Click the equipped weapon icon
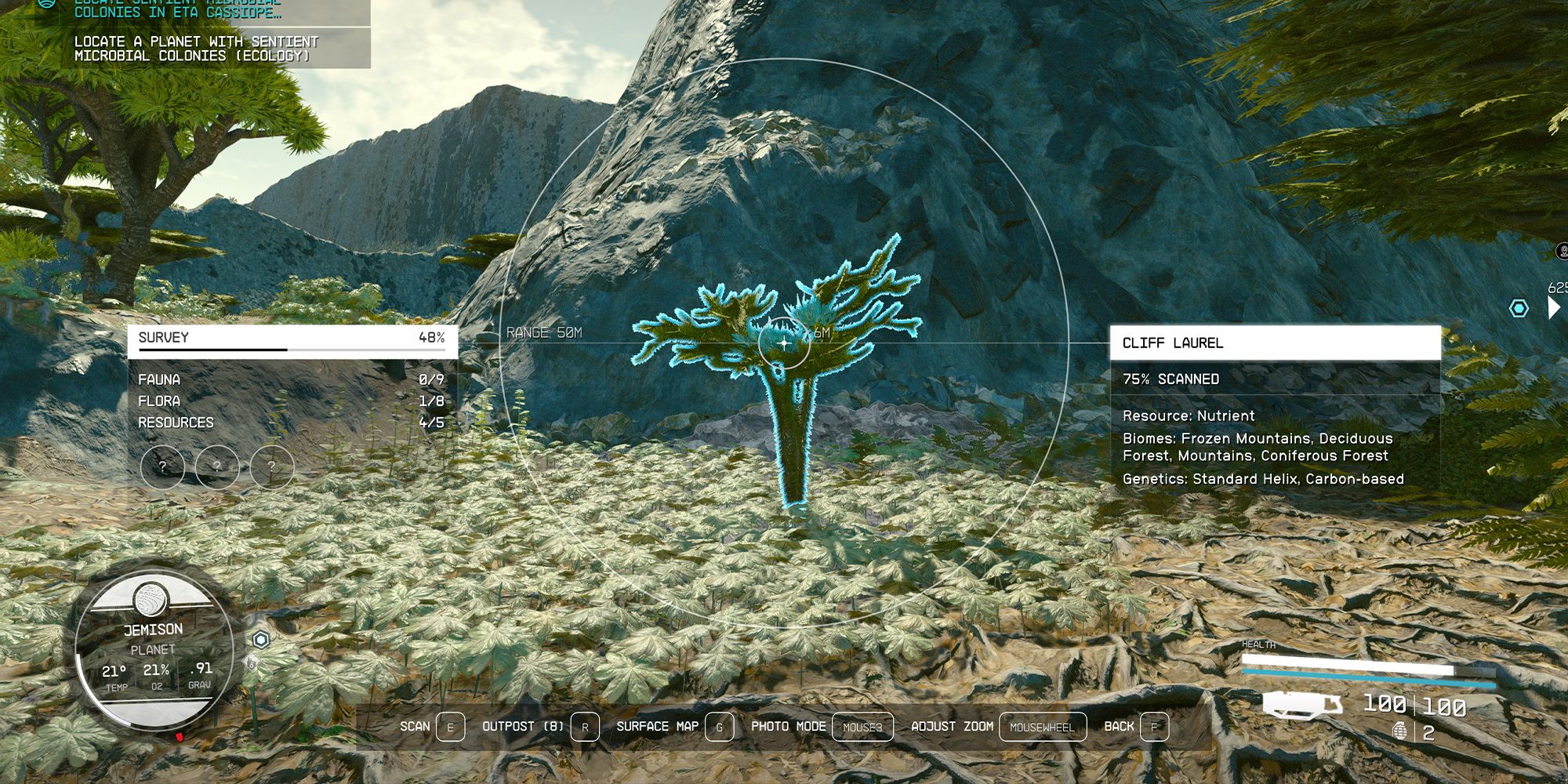Screen dimensions: 1568x784 (x=1301, y=704)
